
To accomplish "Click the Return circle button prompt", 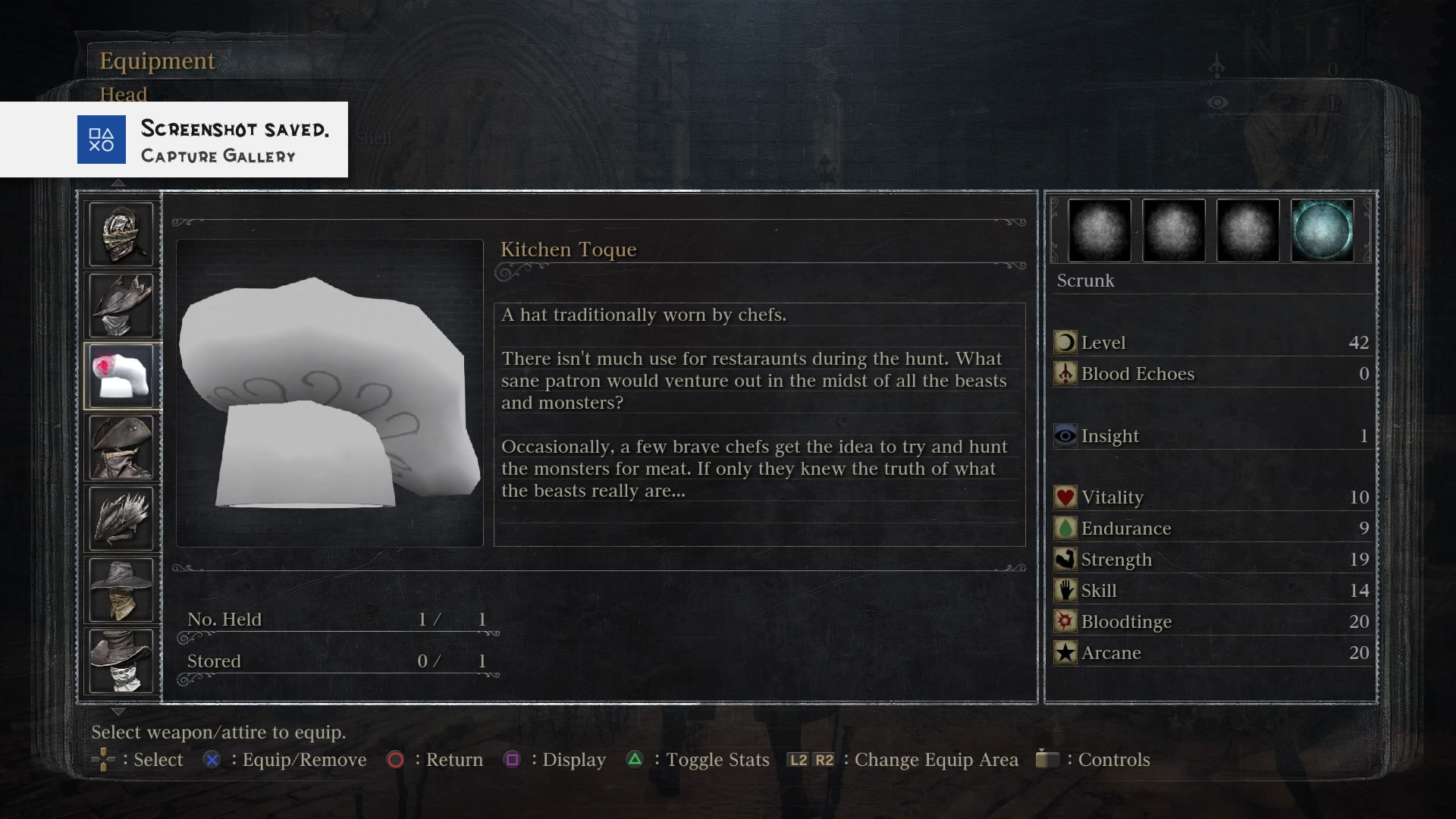I will [x=395, y=760].
